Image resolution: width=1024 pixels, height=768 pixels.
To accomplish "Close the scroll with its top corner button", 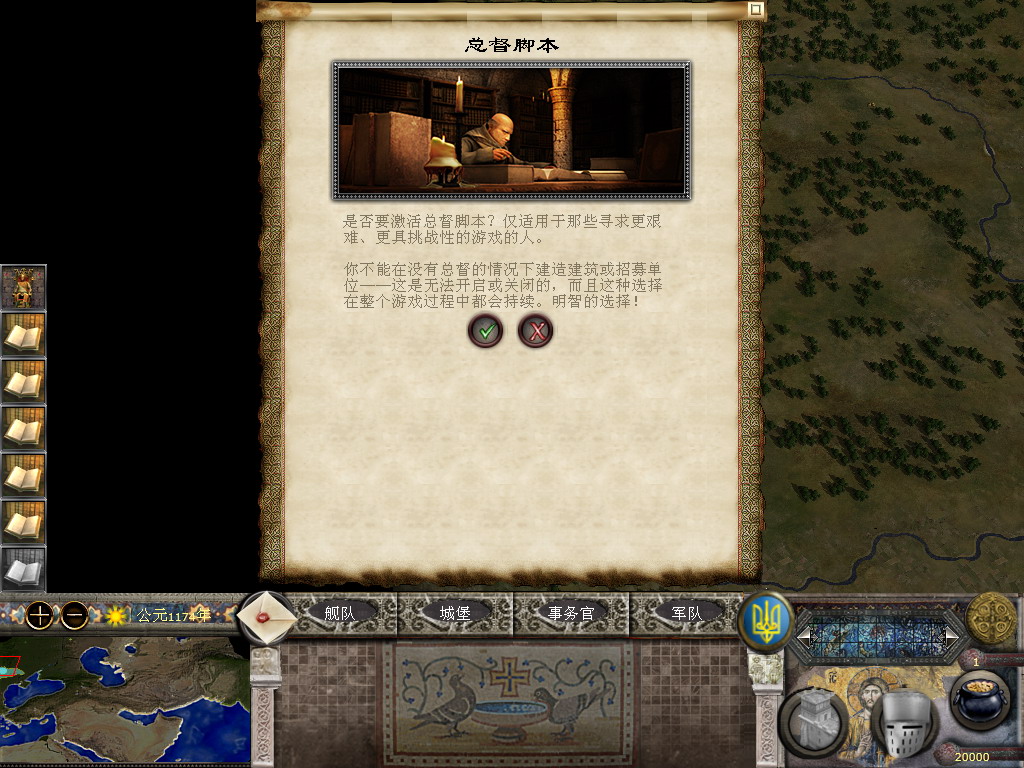I will (x=756, y=9).
